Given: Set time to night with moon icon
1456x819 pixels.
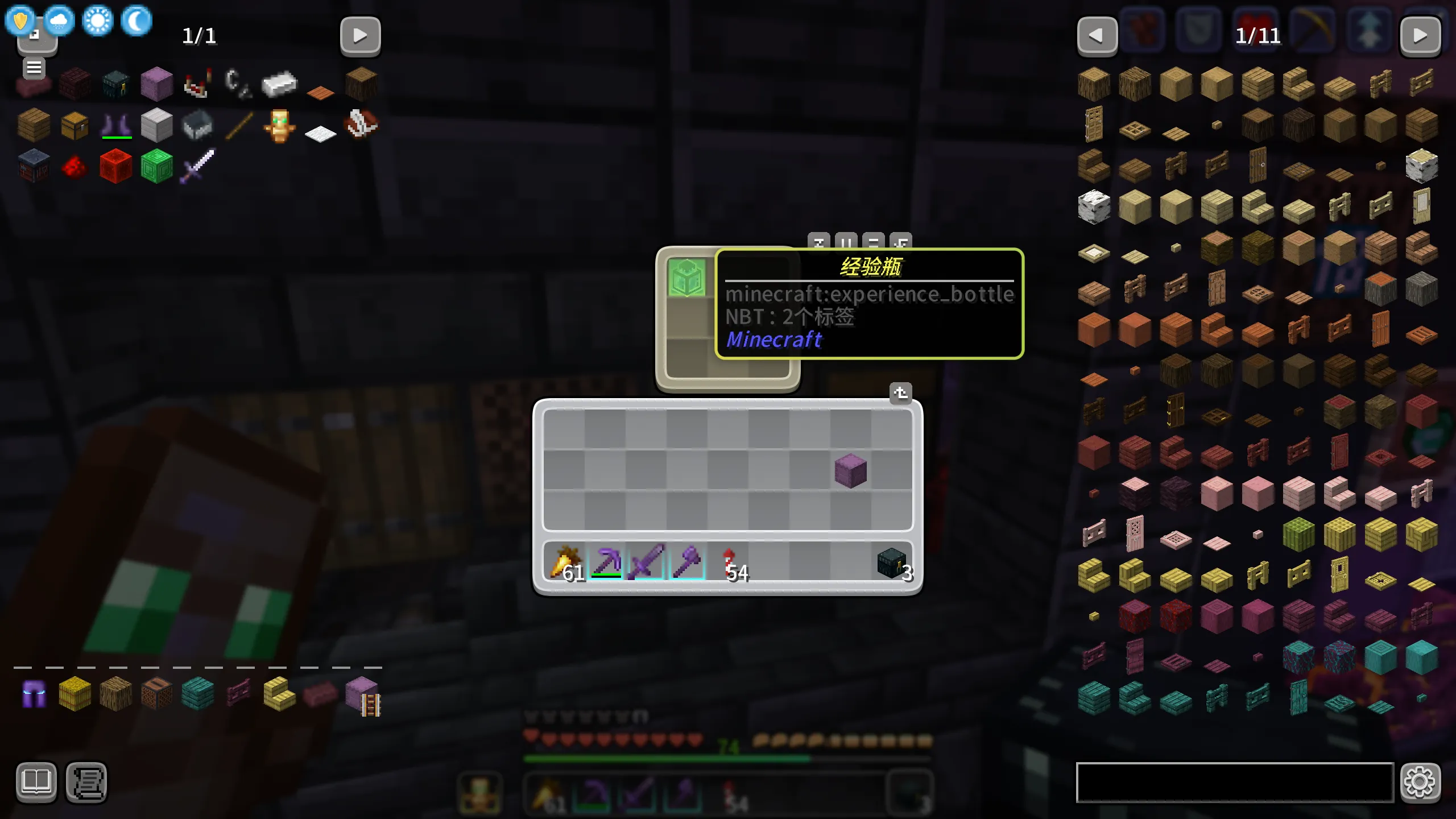Looking at the screenshot, I should point(136,22).
